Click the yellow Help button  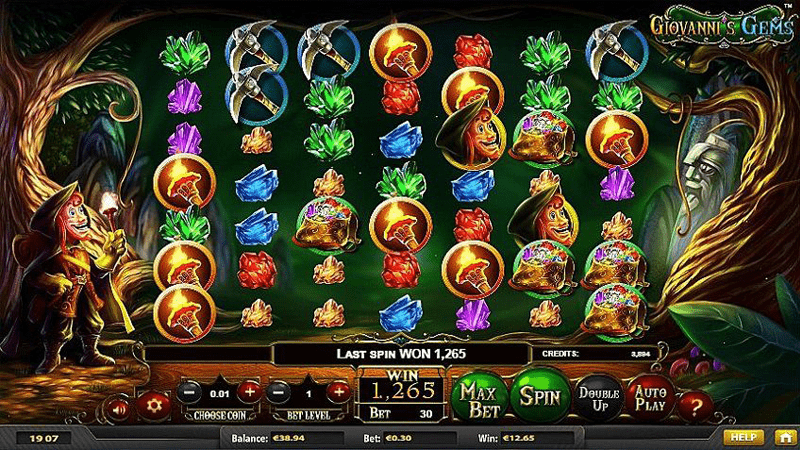point(743,438)
